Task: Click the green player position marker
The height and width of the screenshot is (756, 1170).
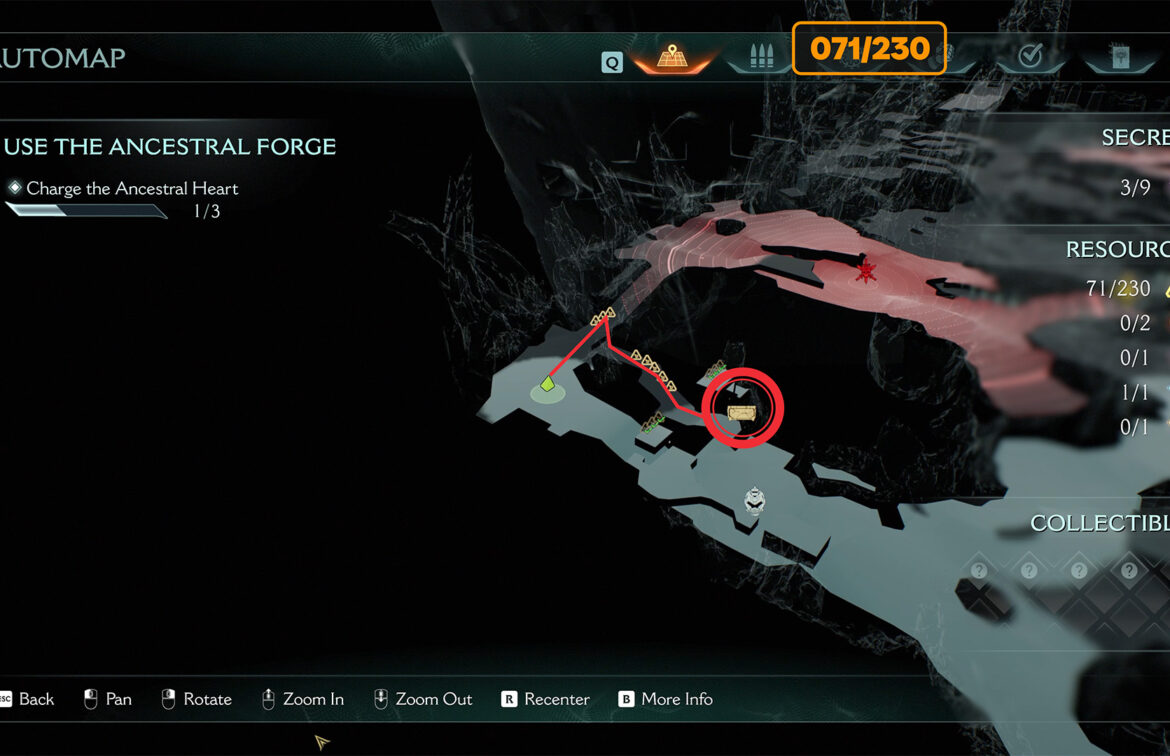Action: (x=547, y=383)
